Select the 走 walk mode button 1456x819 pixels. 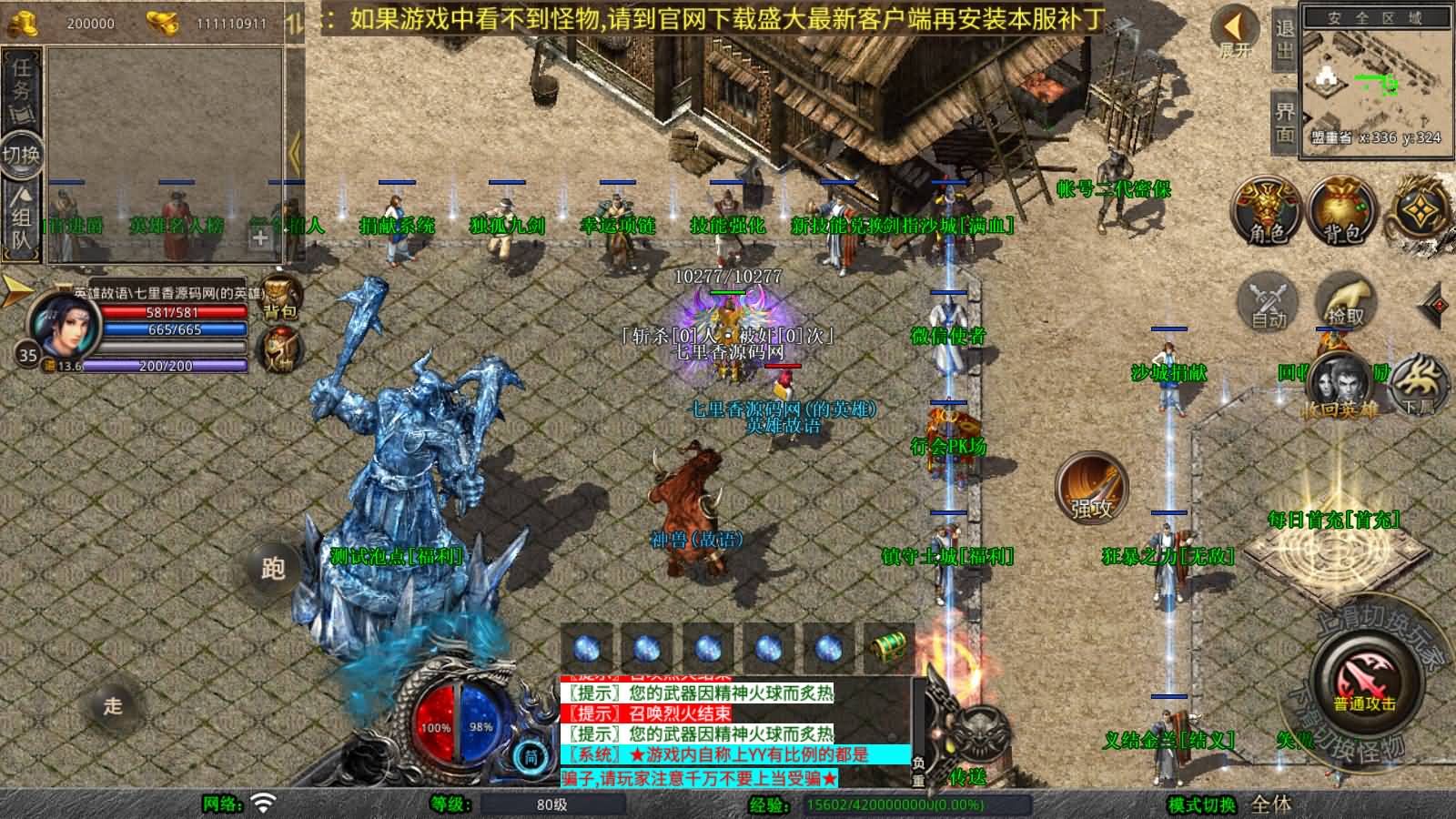point(112,705)
